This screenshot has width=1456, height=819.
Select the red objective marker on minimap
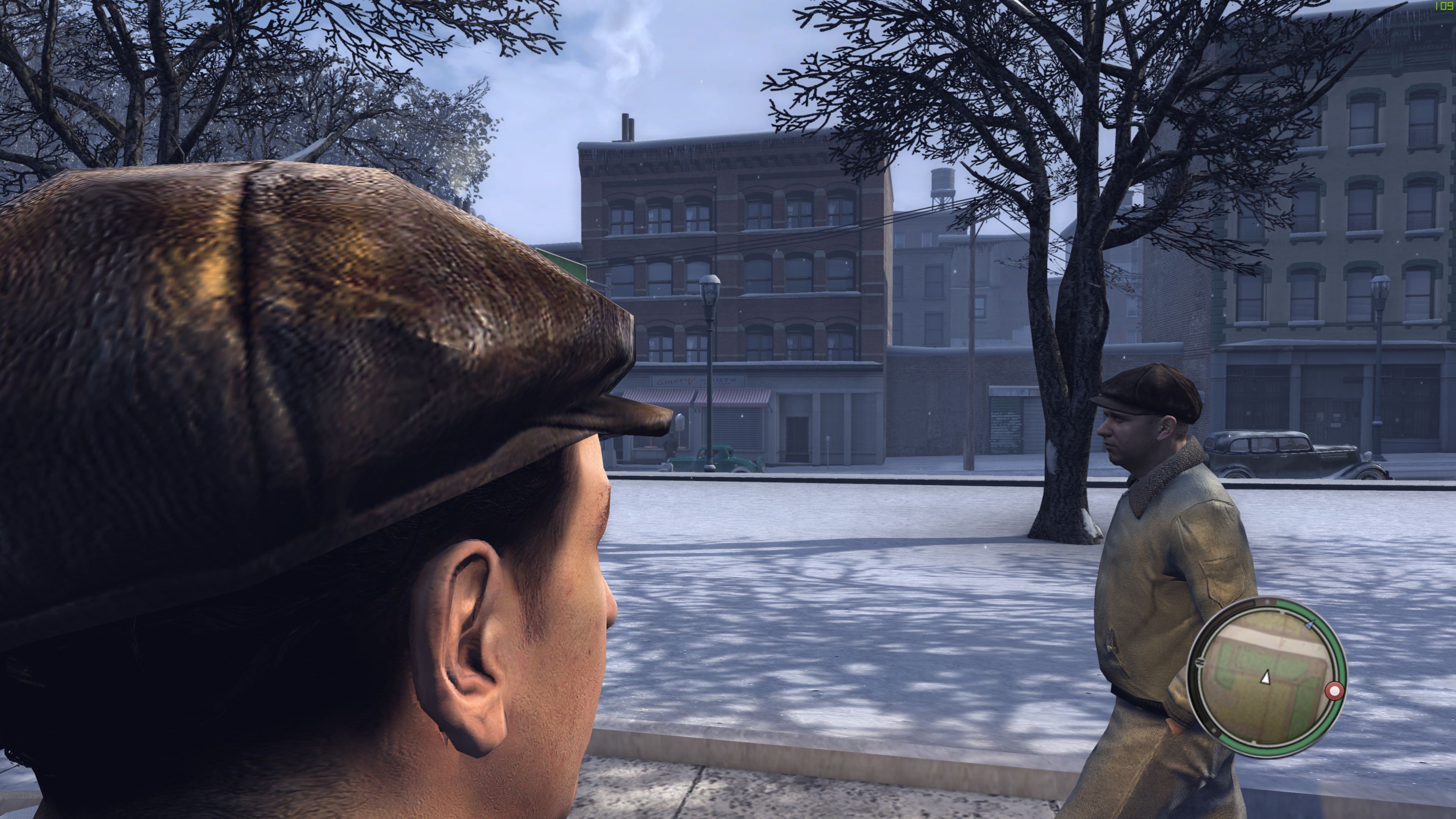1335,691
